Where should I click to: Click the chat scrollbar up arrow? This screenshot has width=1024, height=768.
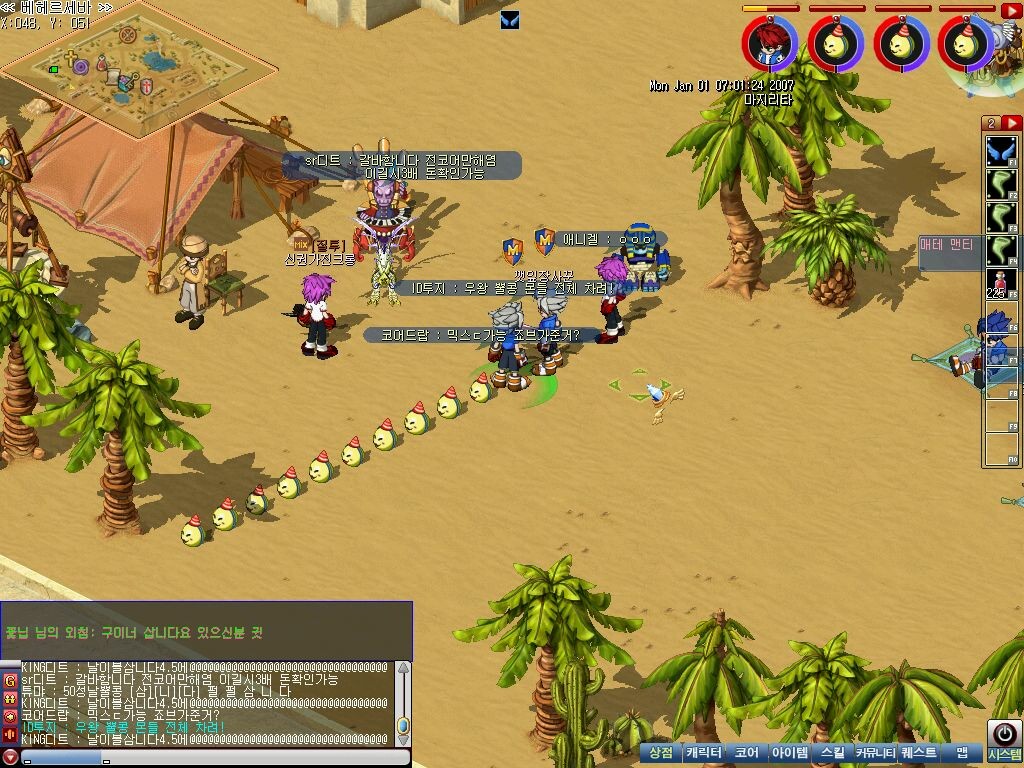403,668
